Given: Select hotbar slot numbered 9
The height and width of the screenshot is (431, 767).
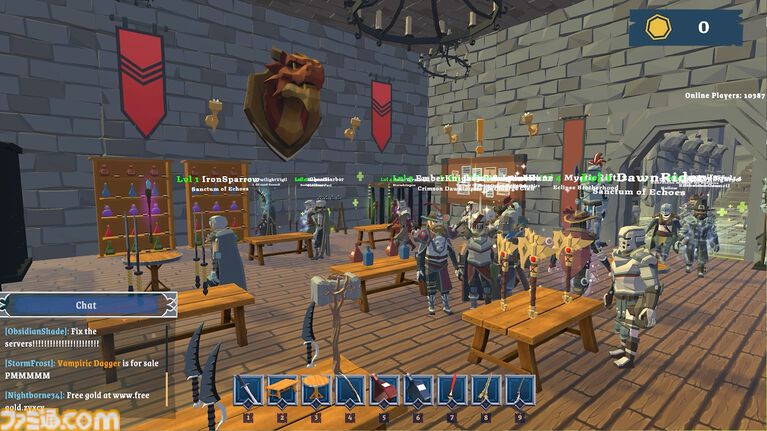Looking at the screenshot, I should point(520,390).
